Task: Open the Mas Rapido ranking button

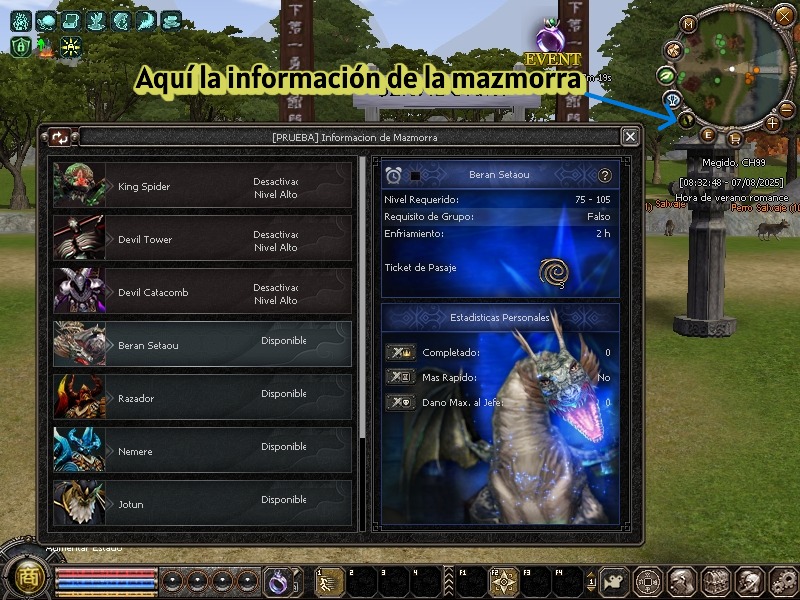Action: coord(399,377)
